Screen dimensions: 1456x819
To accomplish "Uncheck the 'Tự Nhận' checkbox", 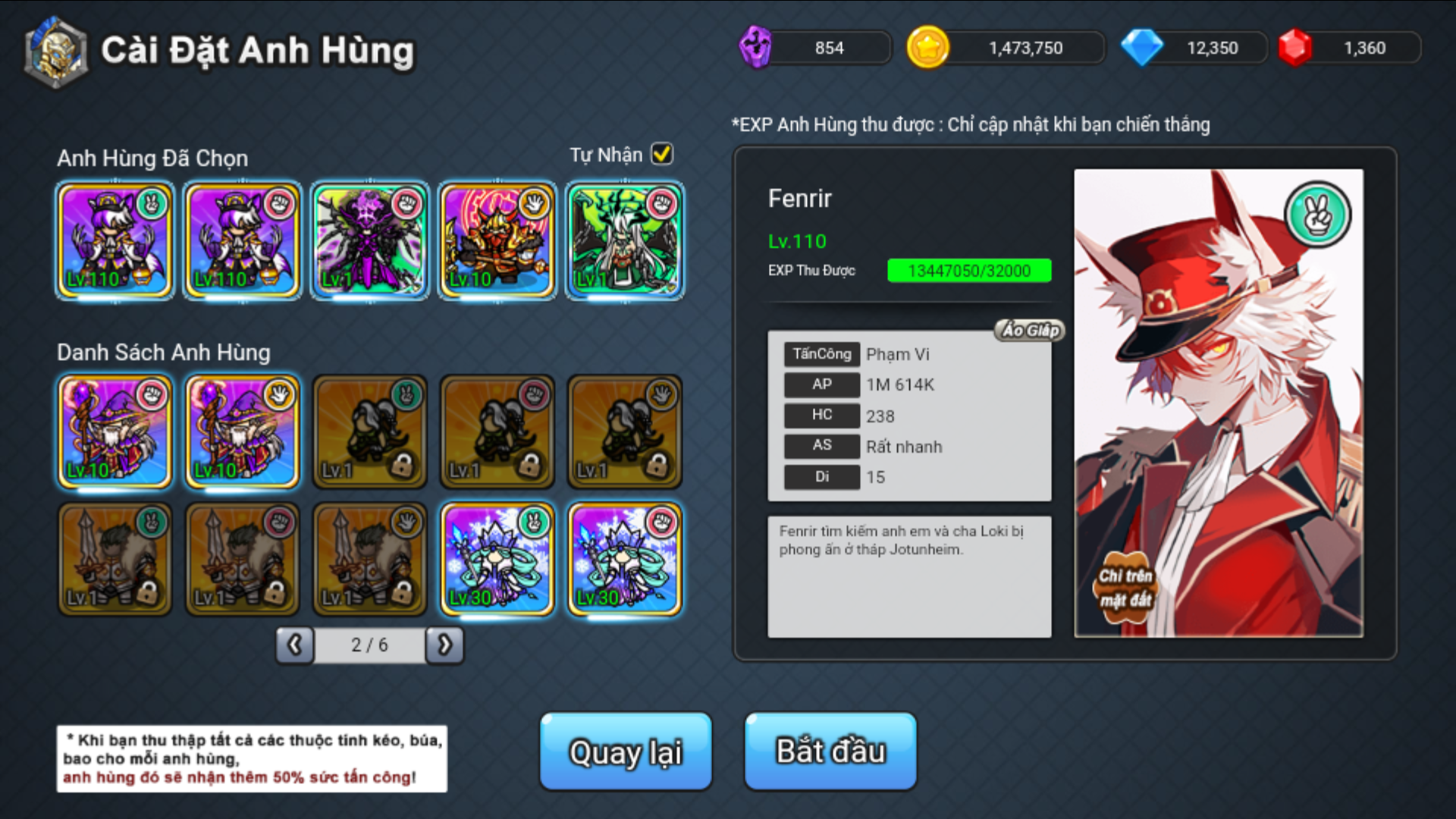I will (x=661, y=154).
